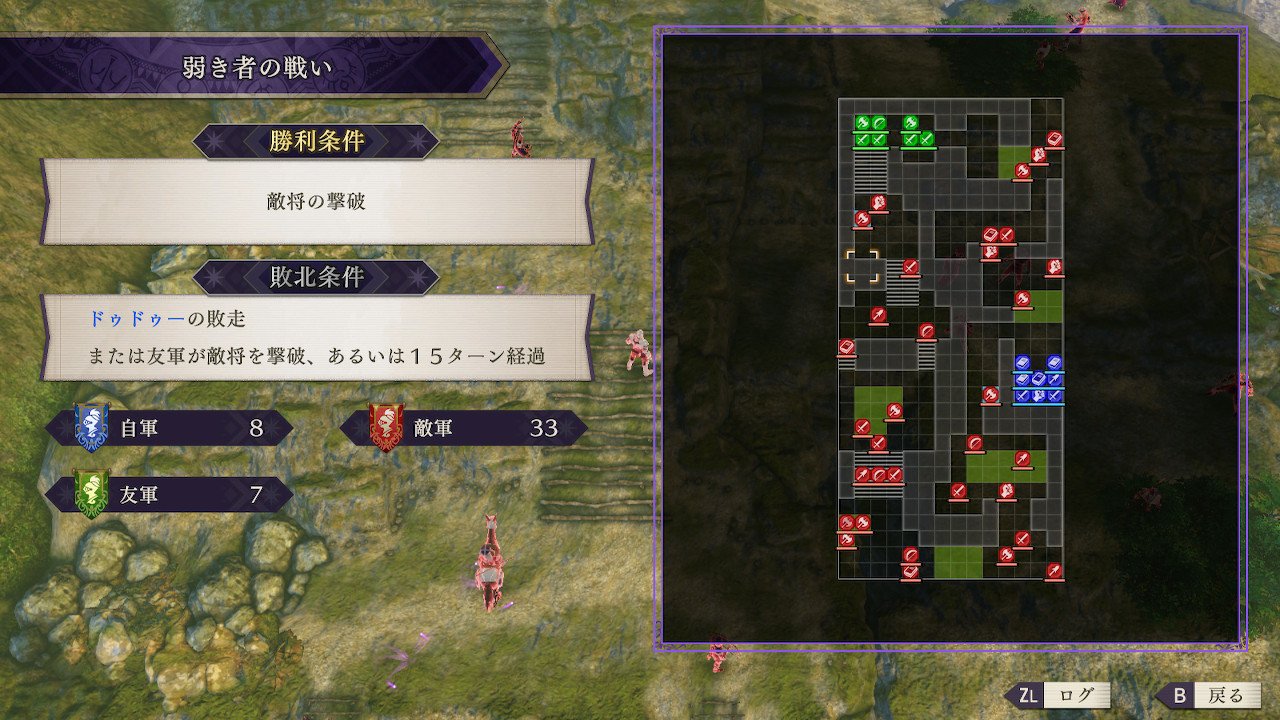Select the blue lance player unit
The image size is (1280, 720).
[x=1054, y=379]
